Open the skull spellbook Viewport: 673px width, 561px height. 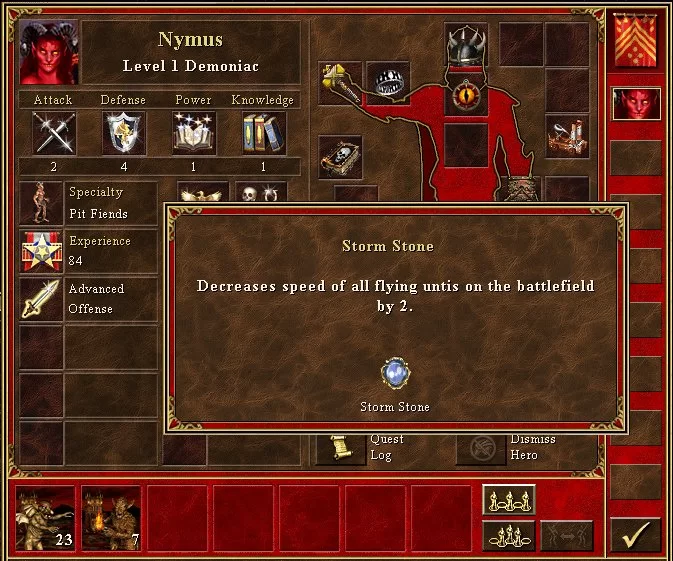[x=340, y=157]
